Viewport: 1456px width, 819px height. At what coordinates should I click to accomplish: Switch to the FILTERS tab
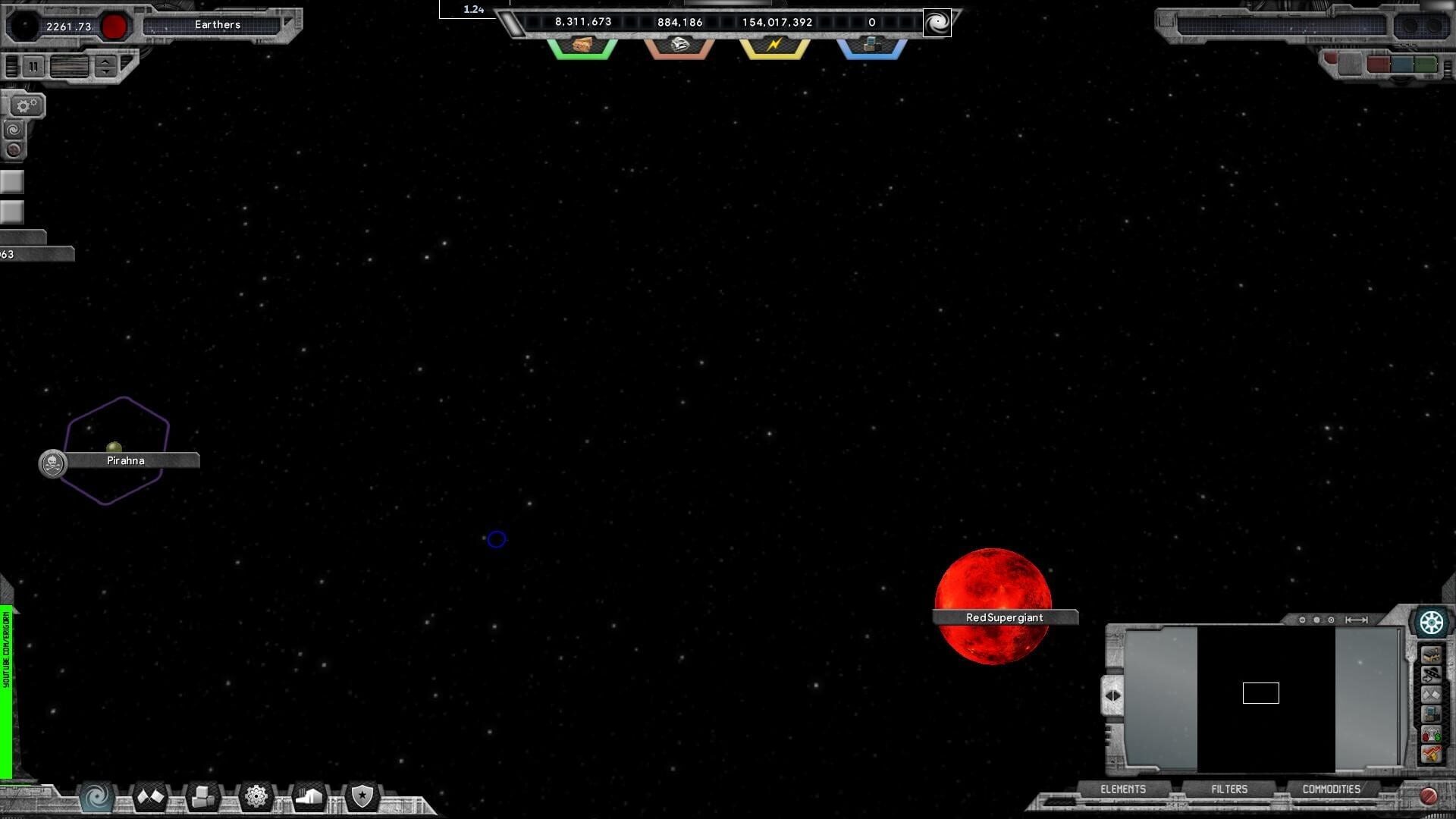pos(1228,789)
